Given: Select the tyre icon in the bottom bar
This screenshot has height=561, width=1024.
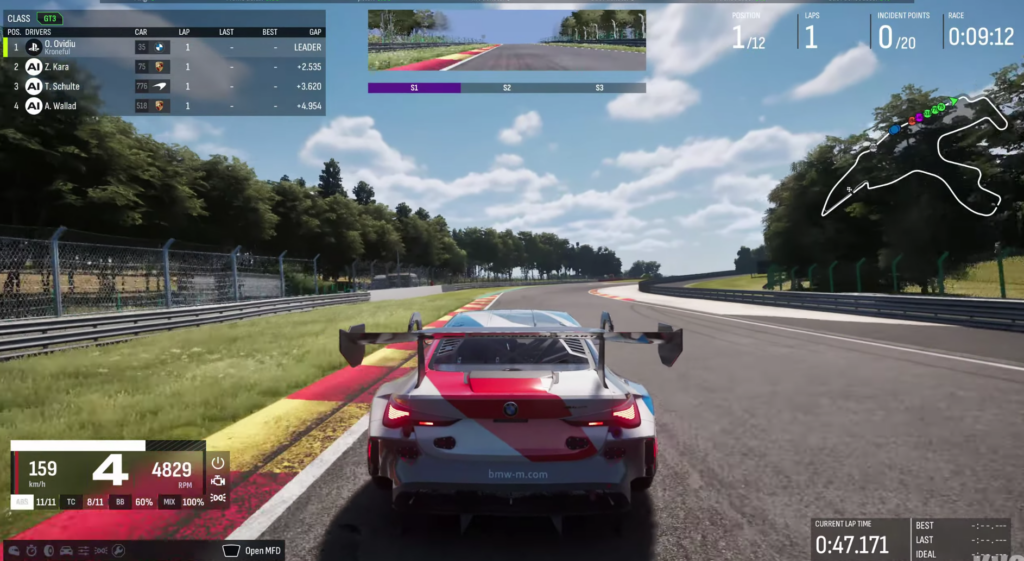Looking at the screenshot, I should point(49,550).
